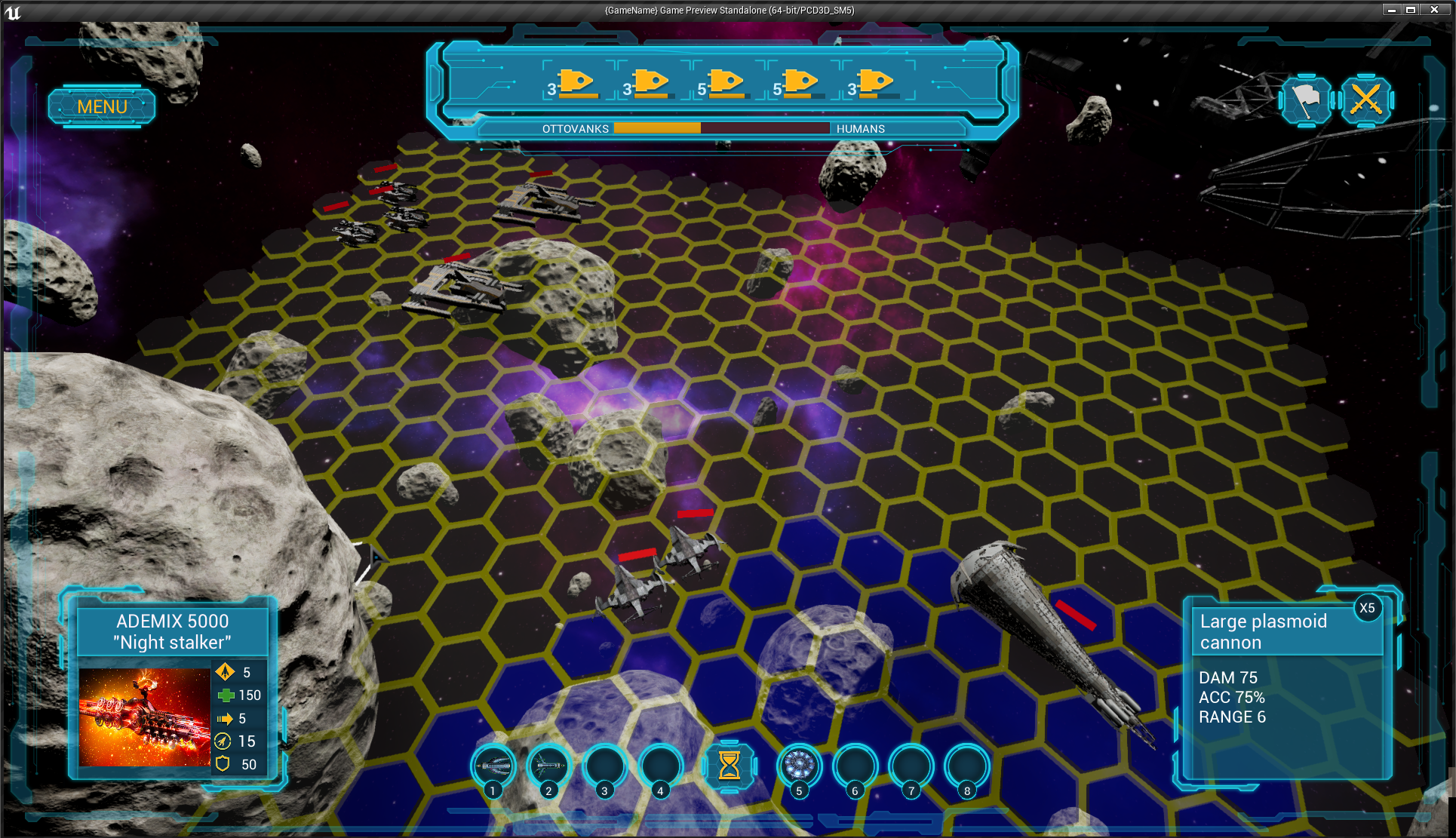Click the white flag surrender button

click(x=1306, y=99)
